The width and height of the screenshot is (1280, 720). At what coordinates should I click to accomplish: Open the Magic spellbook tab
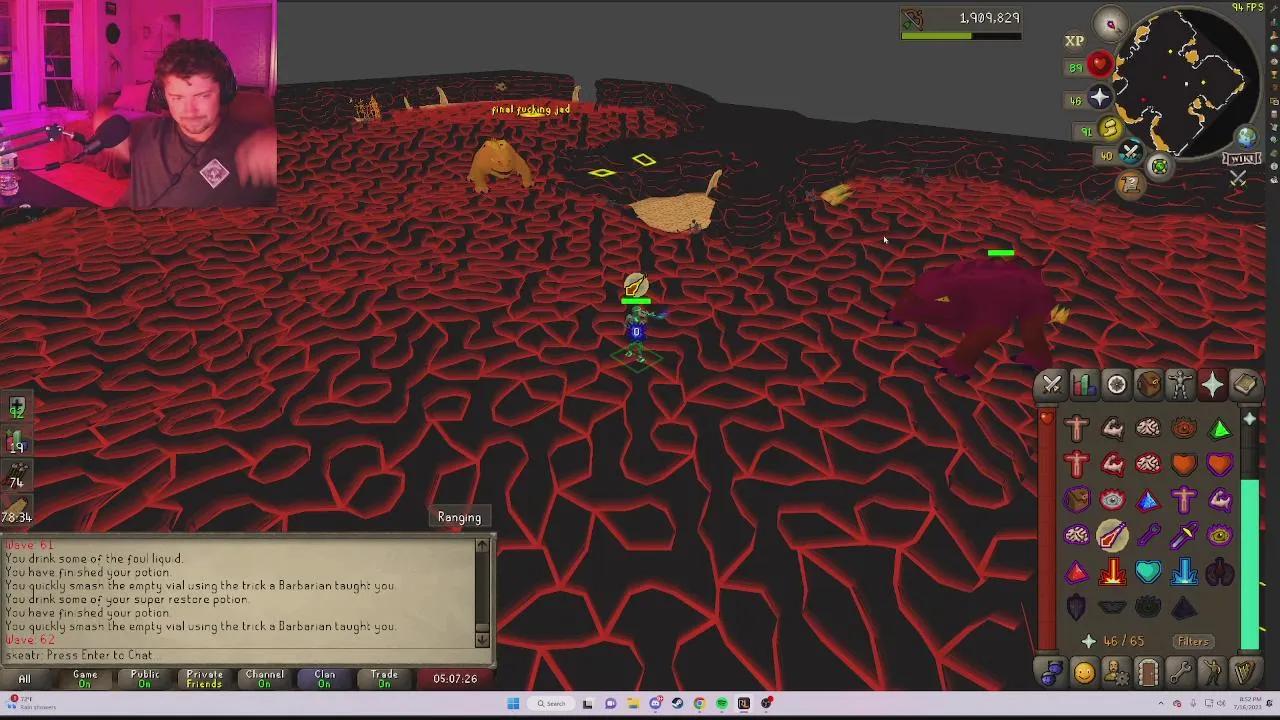[1245, 384]
